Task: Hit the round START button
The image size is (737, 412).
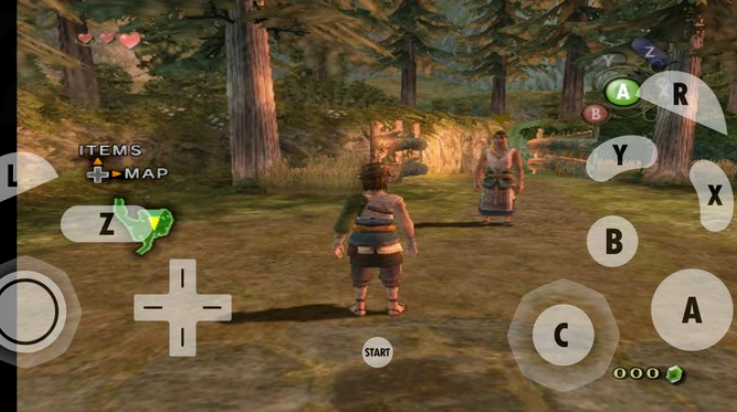Action: pyautogui.click(x=377, y=352)
